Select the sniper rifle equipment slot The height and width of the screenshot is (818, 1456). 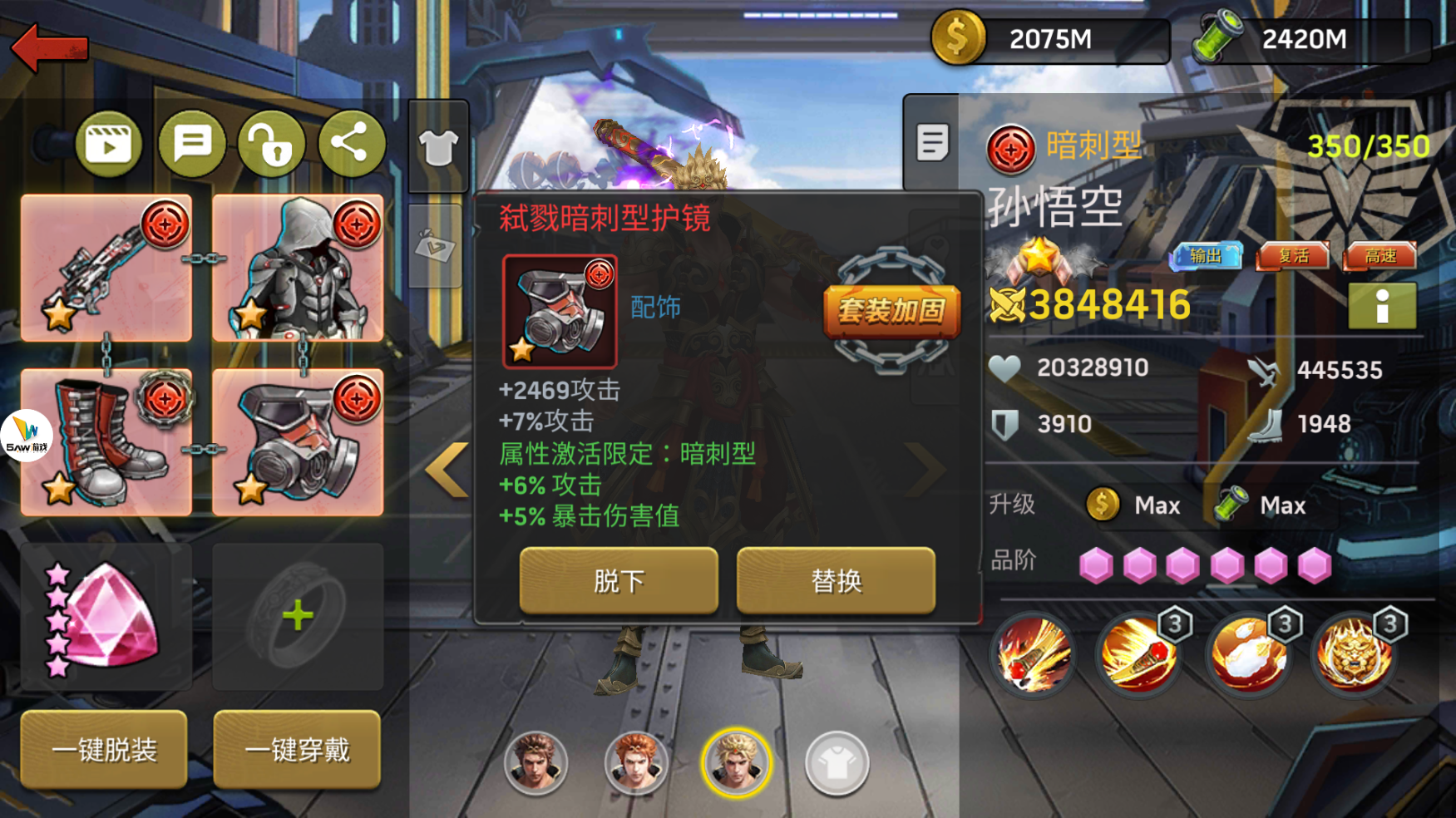point(106,268)
